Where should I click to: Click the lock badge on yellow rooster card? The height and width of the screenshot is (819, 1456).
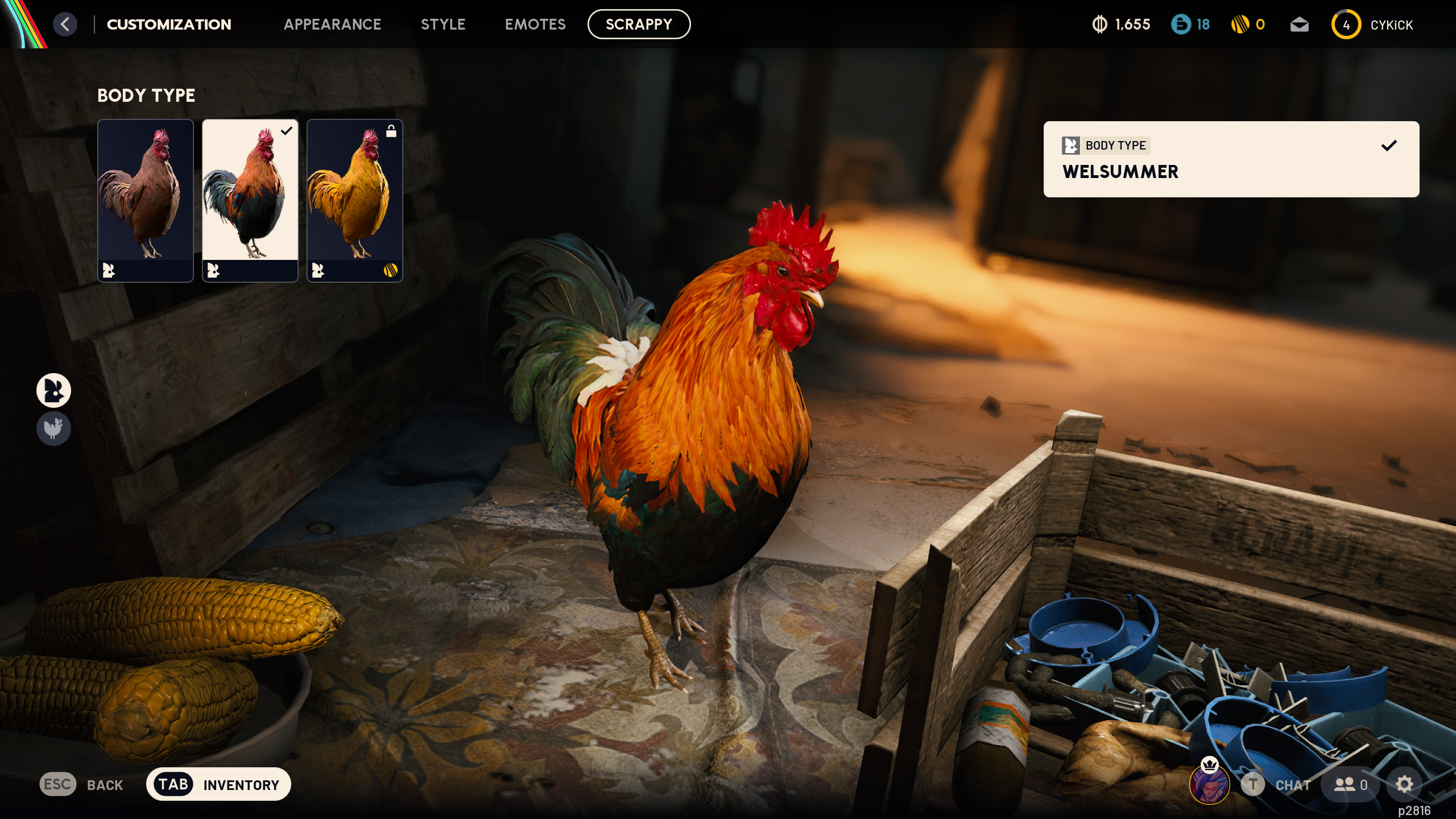tap(391, 131)
